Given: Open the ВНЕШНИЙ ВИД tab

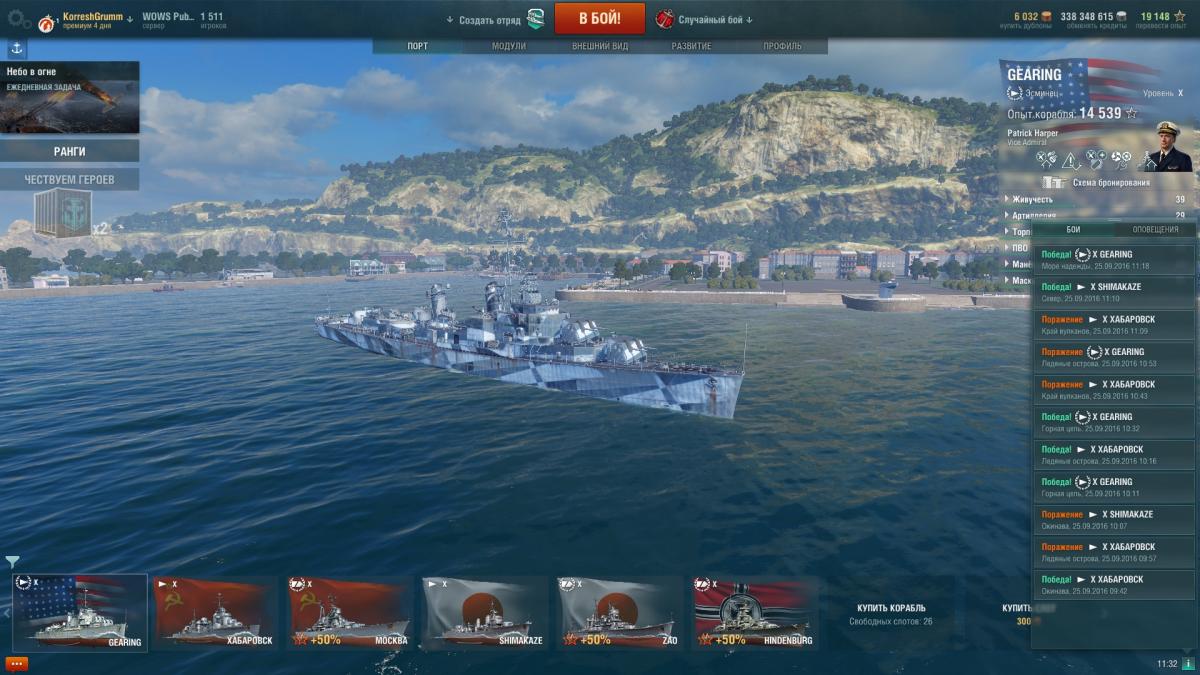Looking at the screenshot, I should tap(599, 47).
